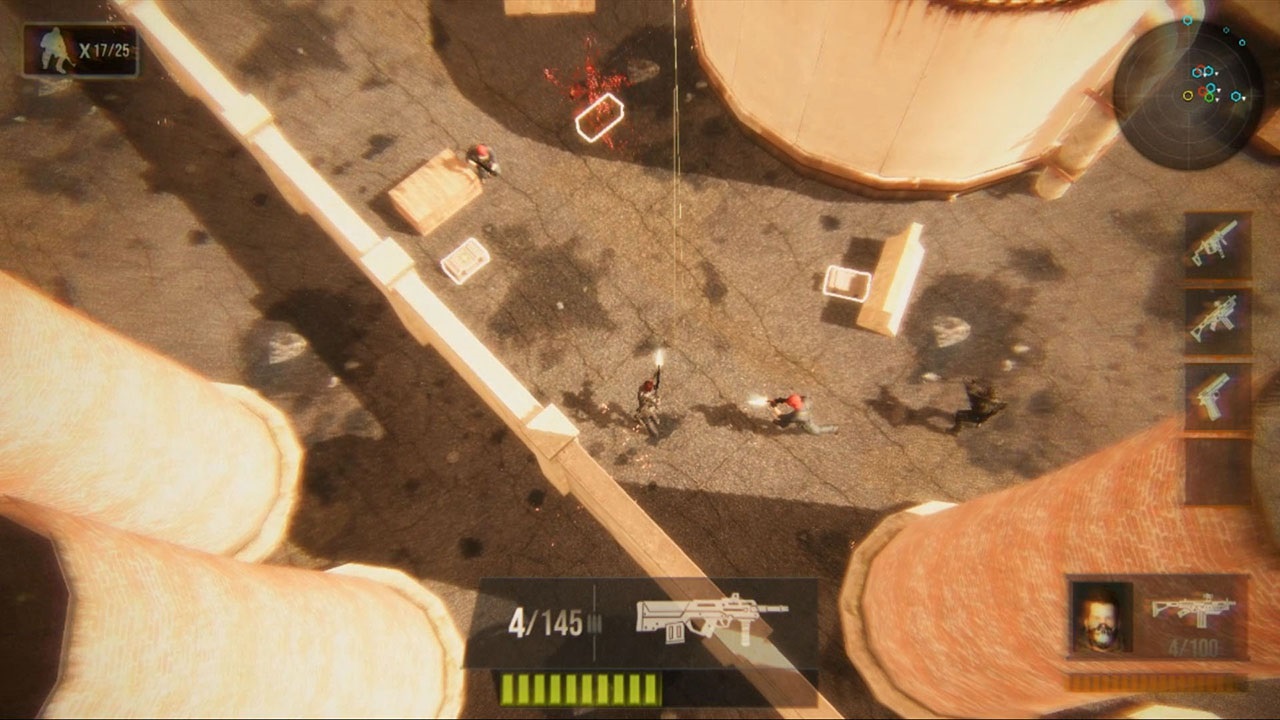Click the green health bar segments

(x=580, y=688)
